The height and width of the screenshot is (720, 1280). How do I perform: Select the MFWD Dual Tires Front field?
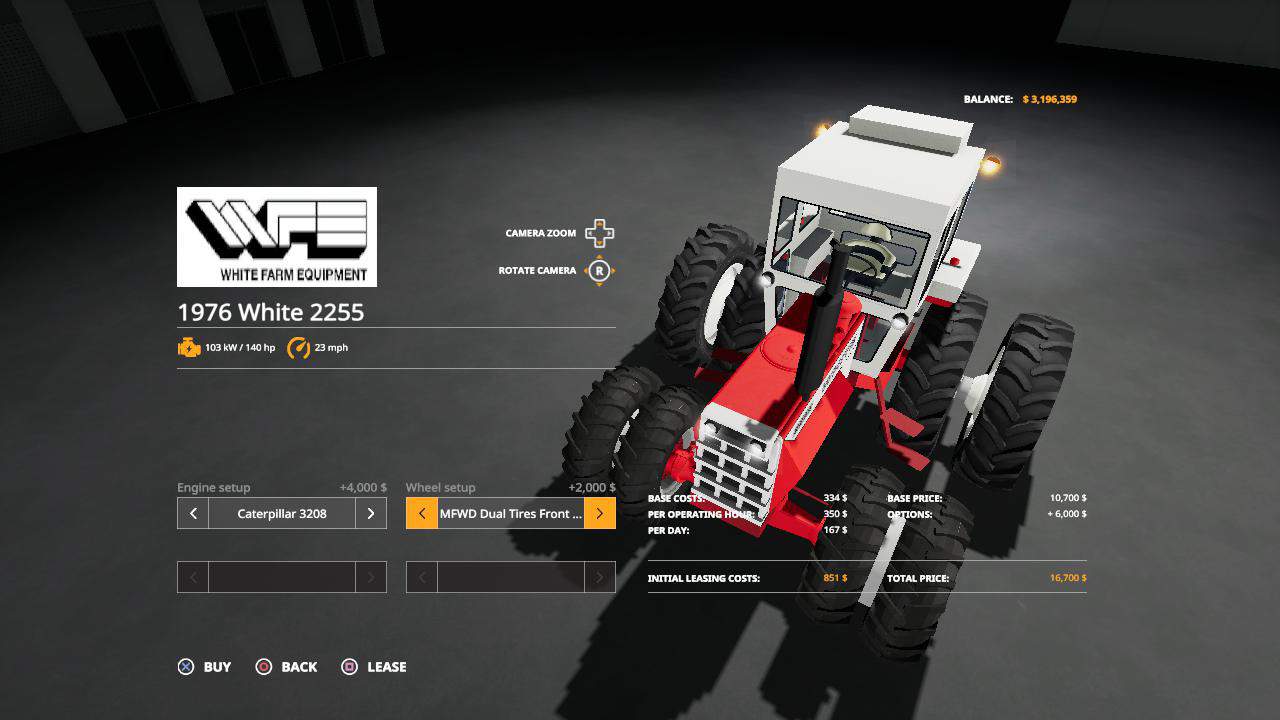510,514
